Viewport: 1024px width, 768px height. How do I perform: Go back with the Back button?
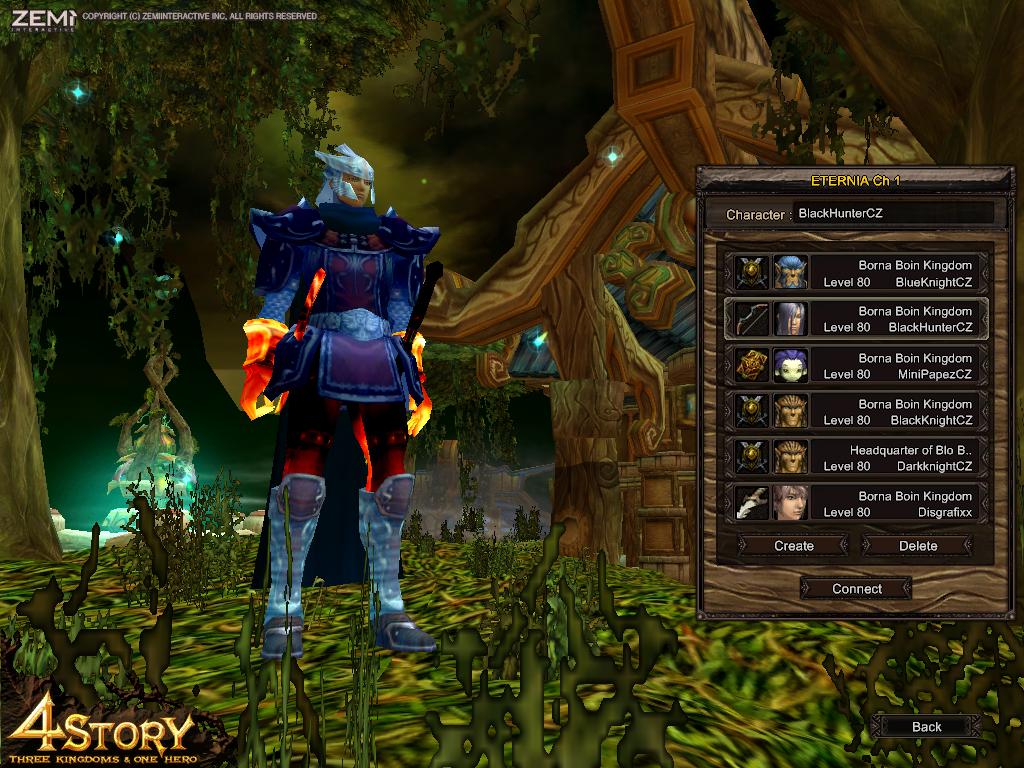pyautogui.click(x=926, y=727)
